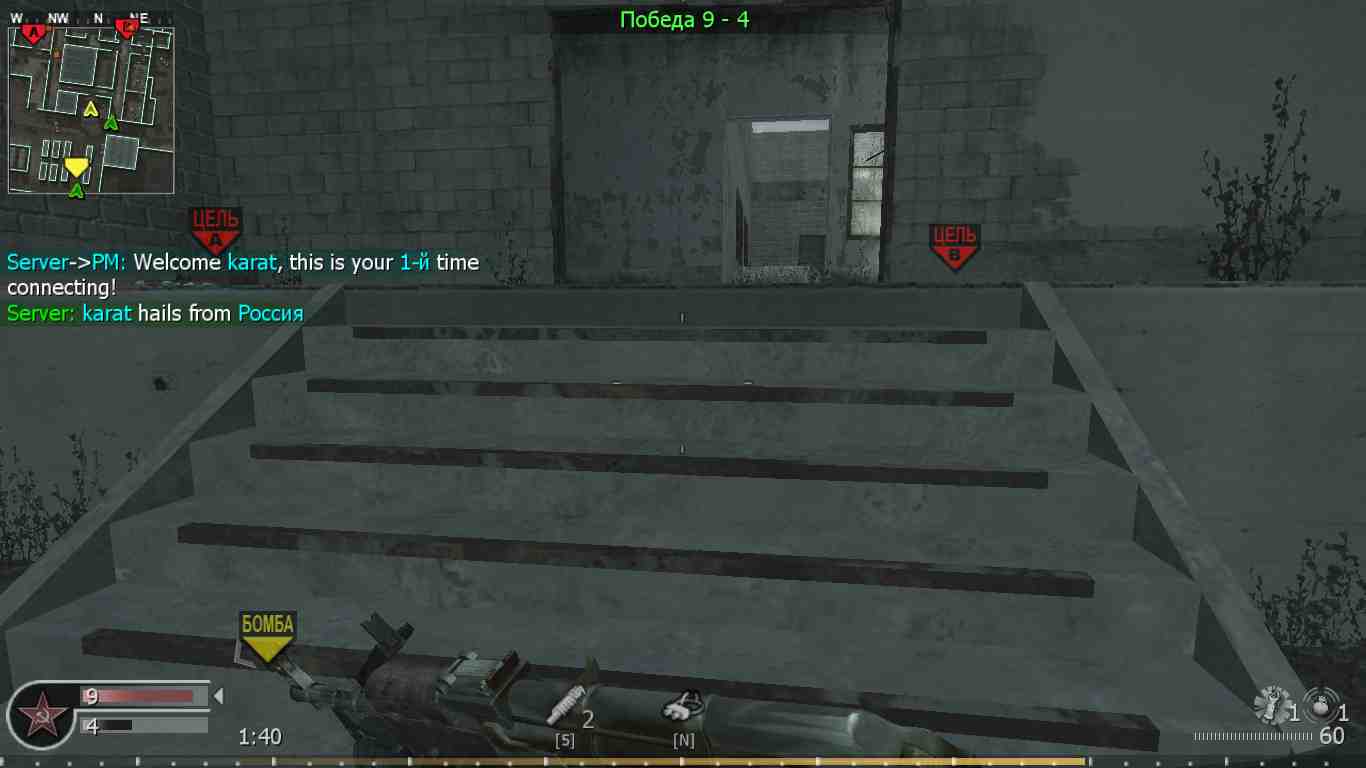Click the small arrow beside the red score bar
This screenshot has width=1366, height=768.
click(219, 697)
